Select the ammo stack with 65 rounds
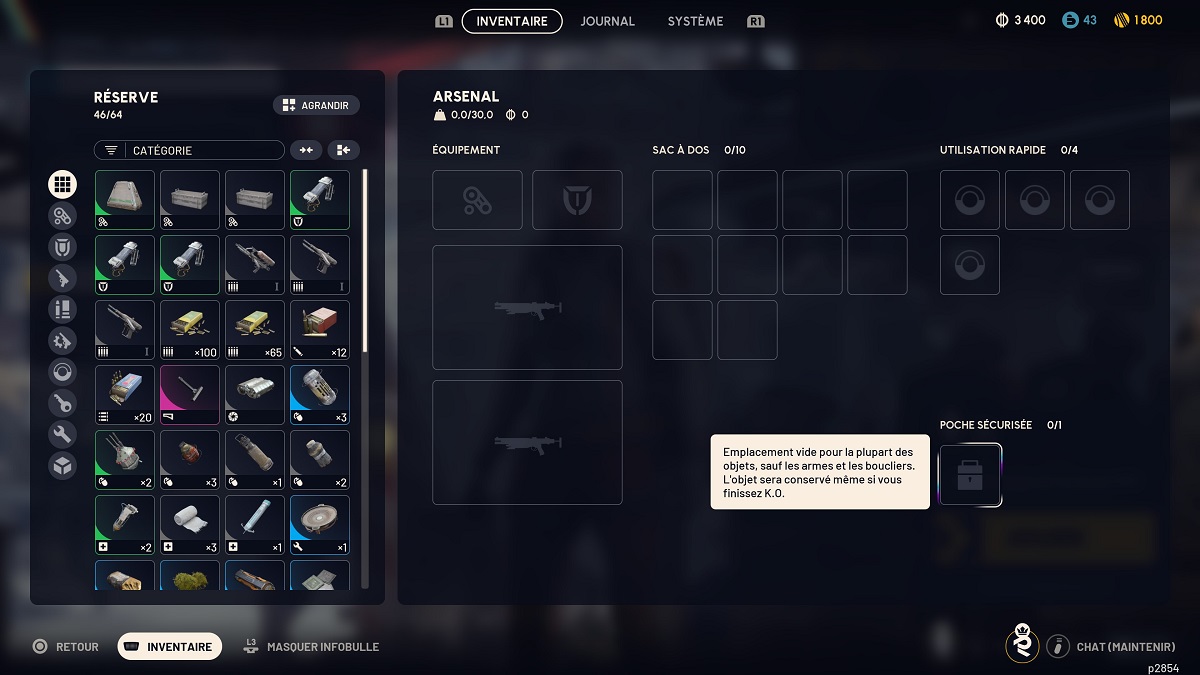The height and width of the screenshot is (675, 1200). point(255,330)
